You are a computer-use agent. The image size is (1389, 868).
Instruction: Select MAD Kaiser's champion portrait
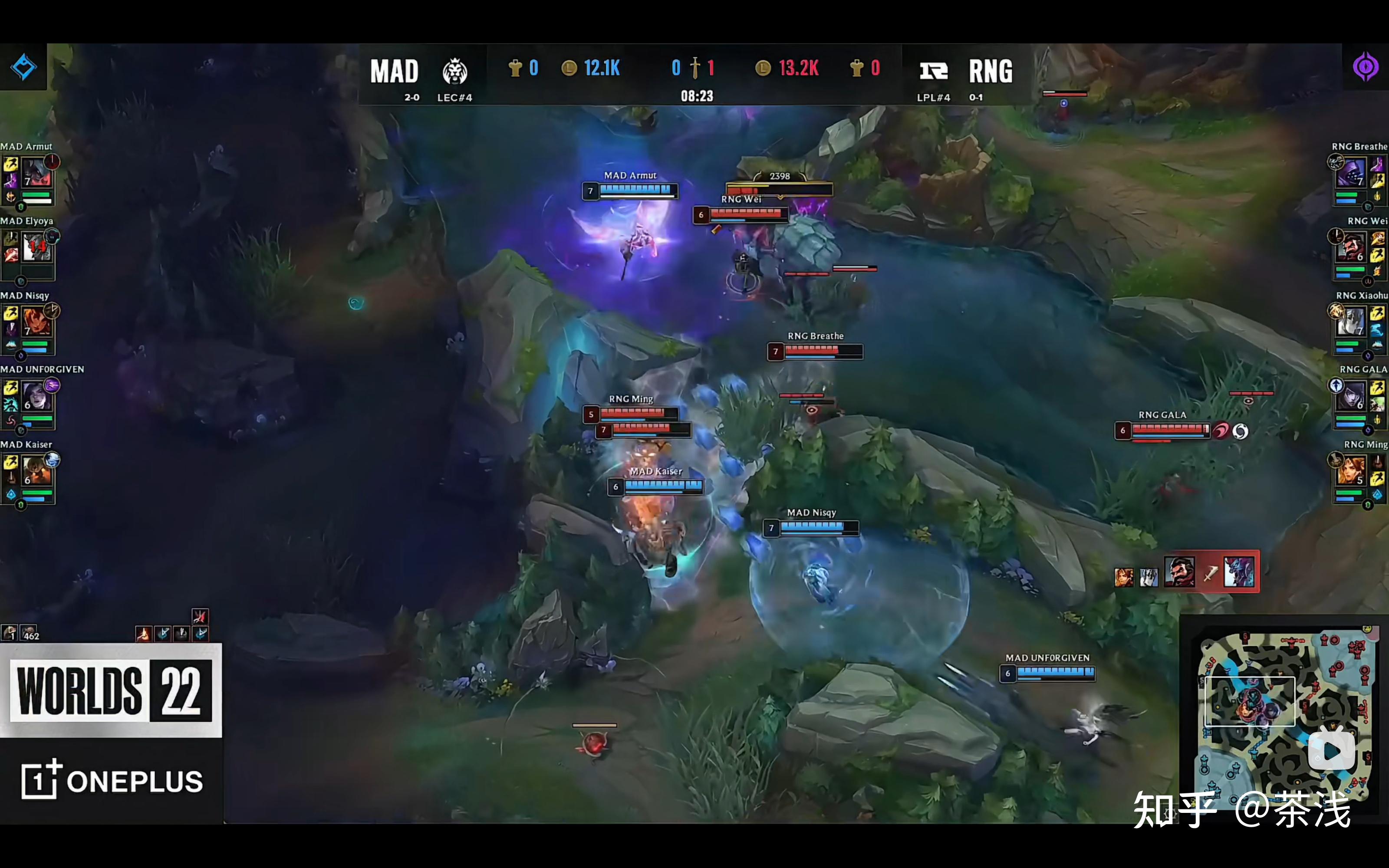point(37,471)
